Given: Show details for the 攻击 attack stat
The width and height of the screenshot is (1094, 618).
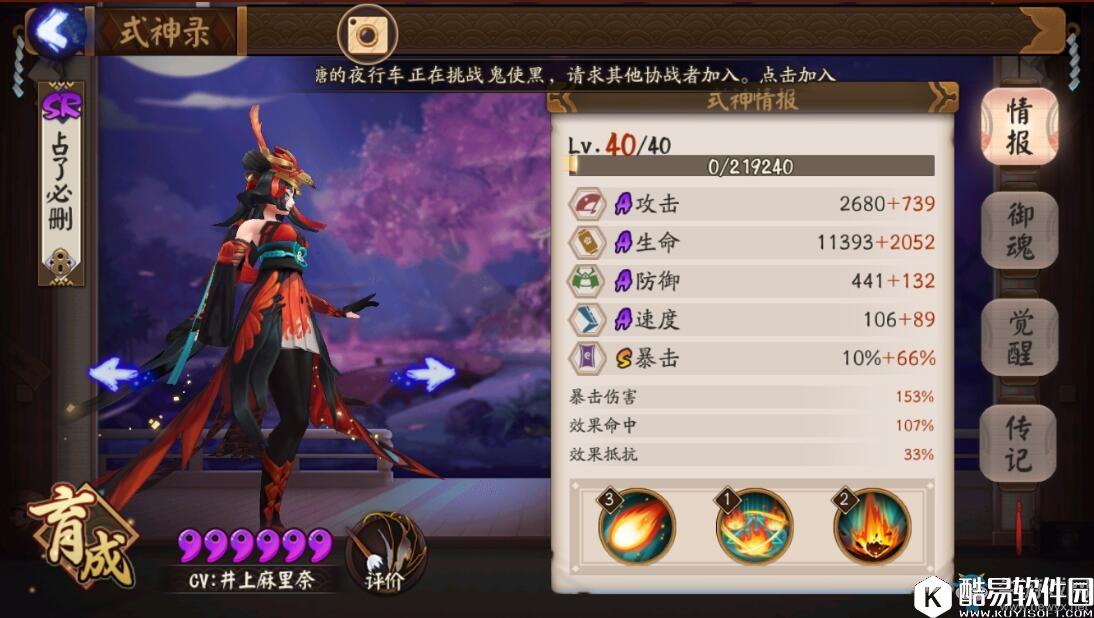Looking at the screenshot, I should coord(752,204).
